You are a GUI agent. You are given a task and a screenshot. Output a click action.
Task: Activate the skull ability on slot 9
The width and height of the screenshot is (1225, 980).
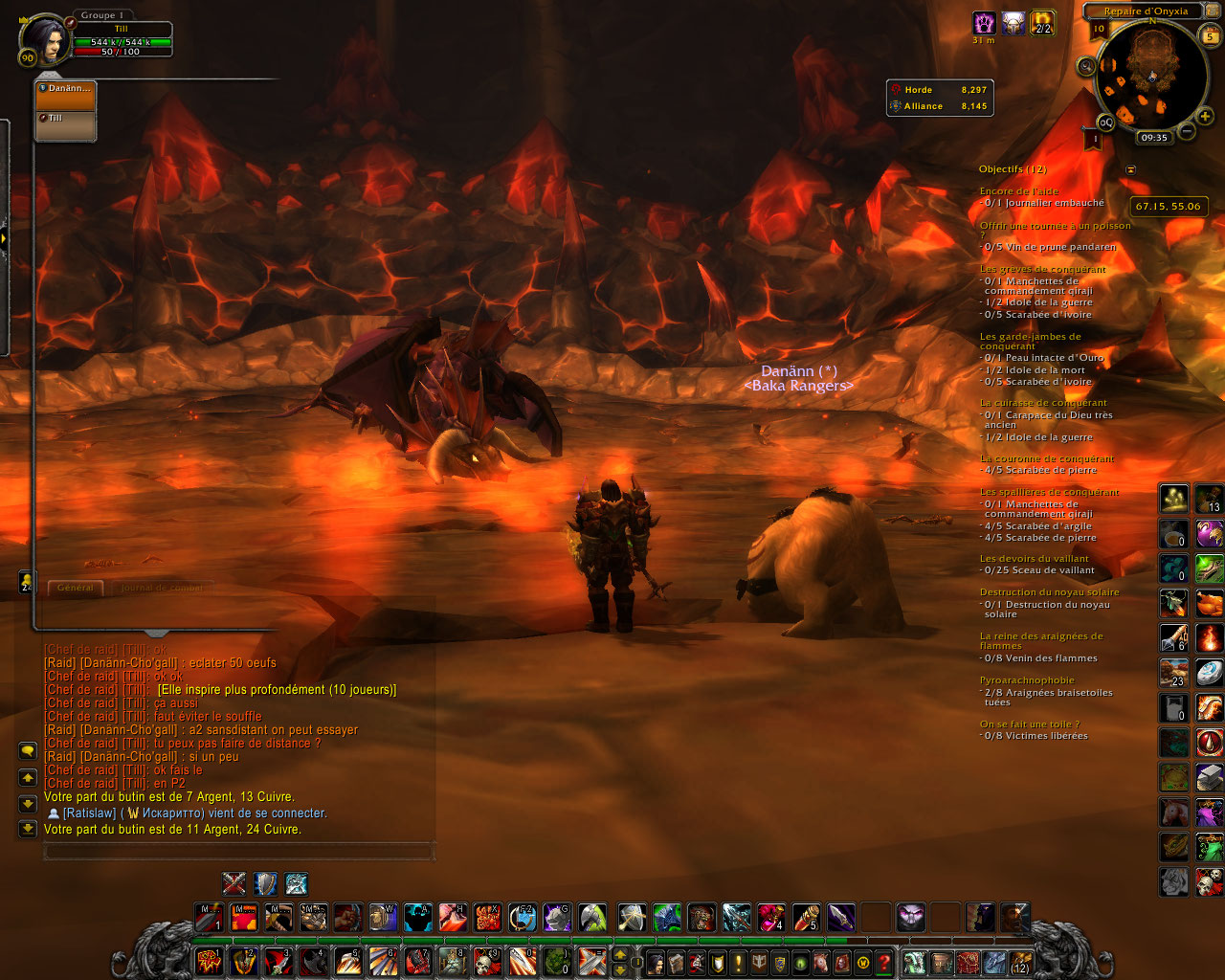488,960
